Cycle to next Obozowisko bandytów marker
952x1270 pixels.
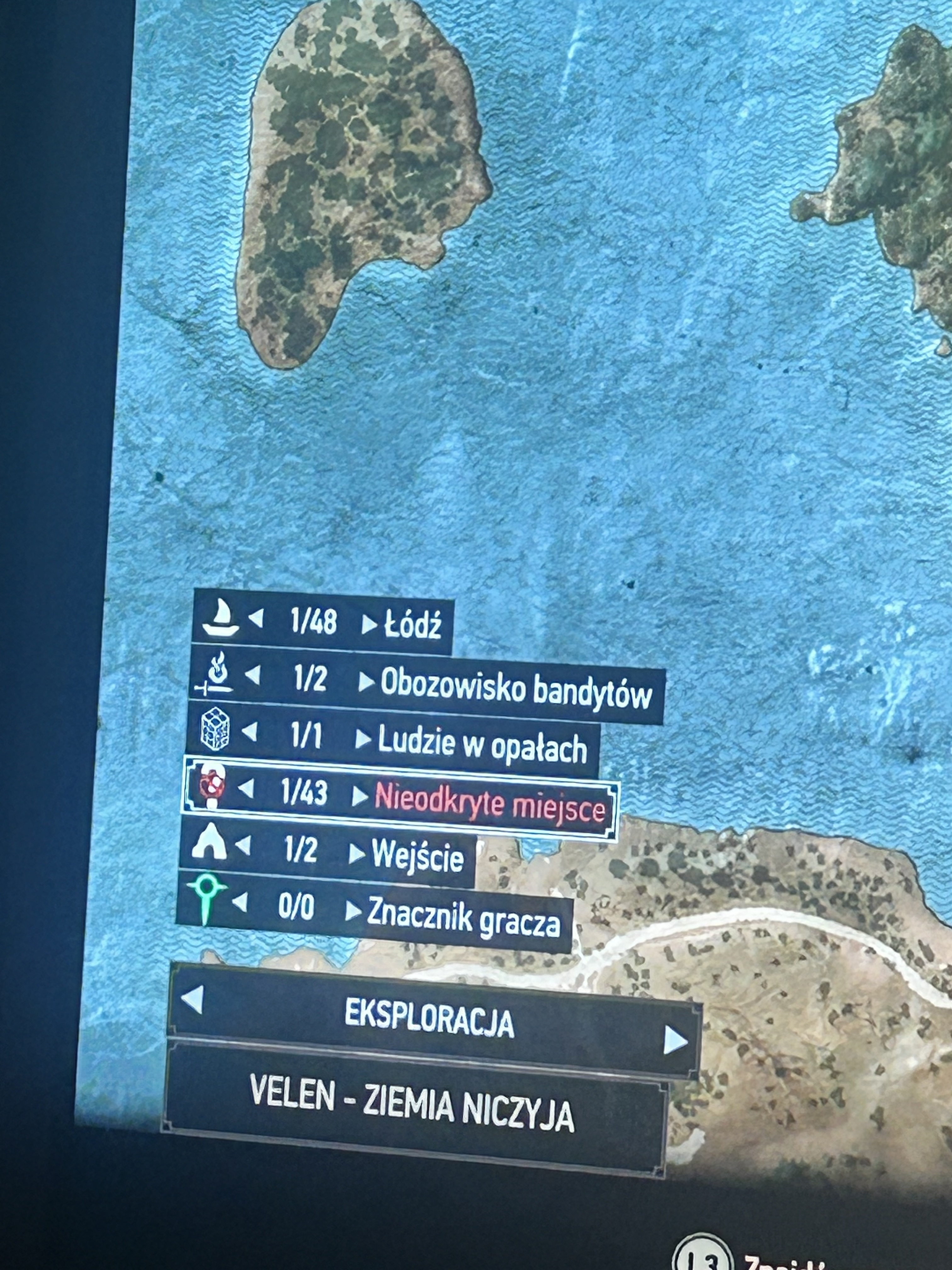click(x=366, y=682)
